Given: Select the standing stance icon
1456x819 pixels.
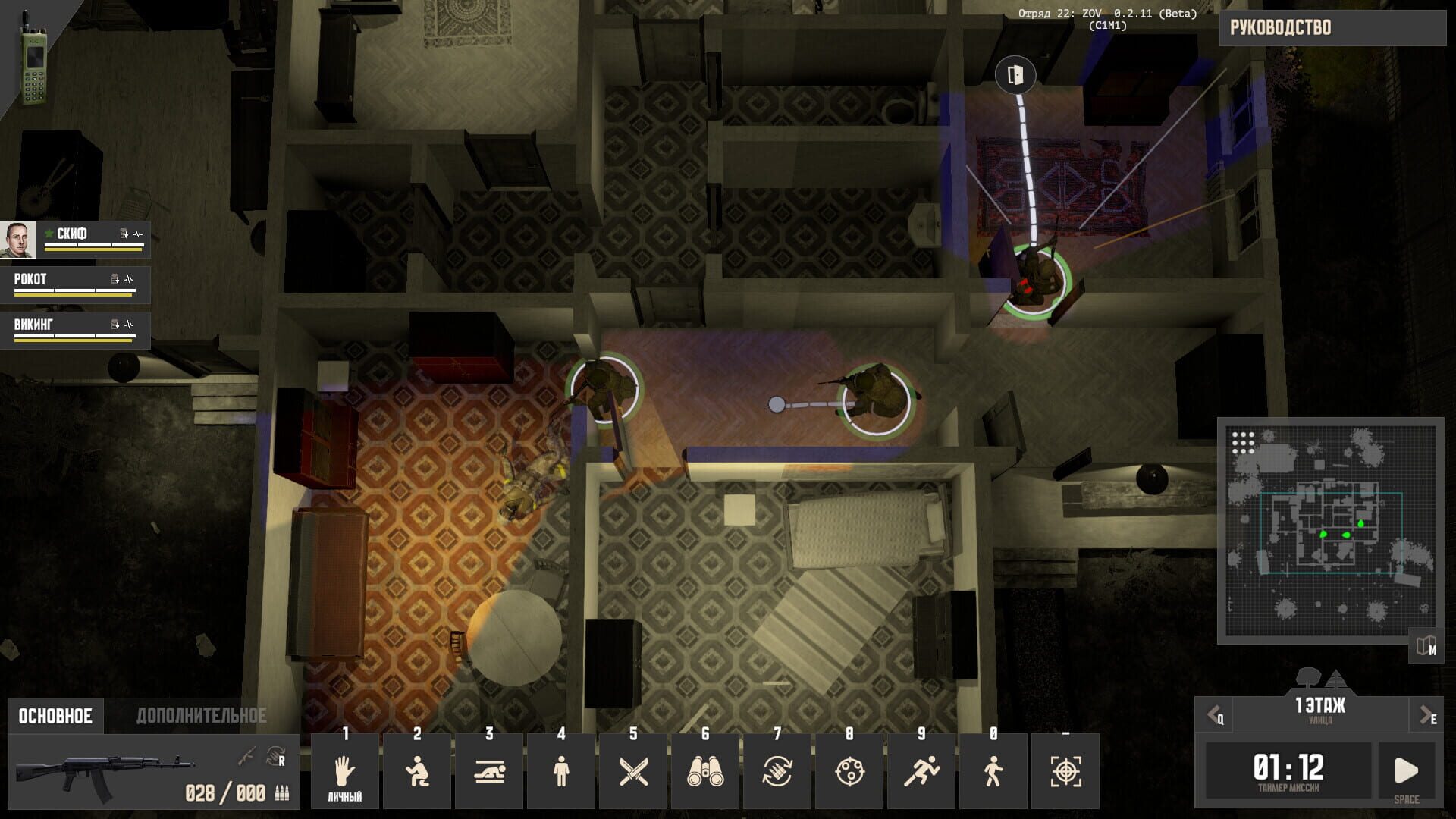Looking at the screenshot, I should (x=561, y=770).
